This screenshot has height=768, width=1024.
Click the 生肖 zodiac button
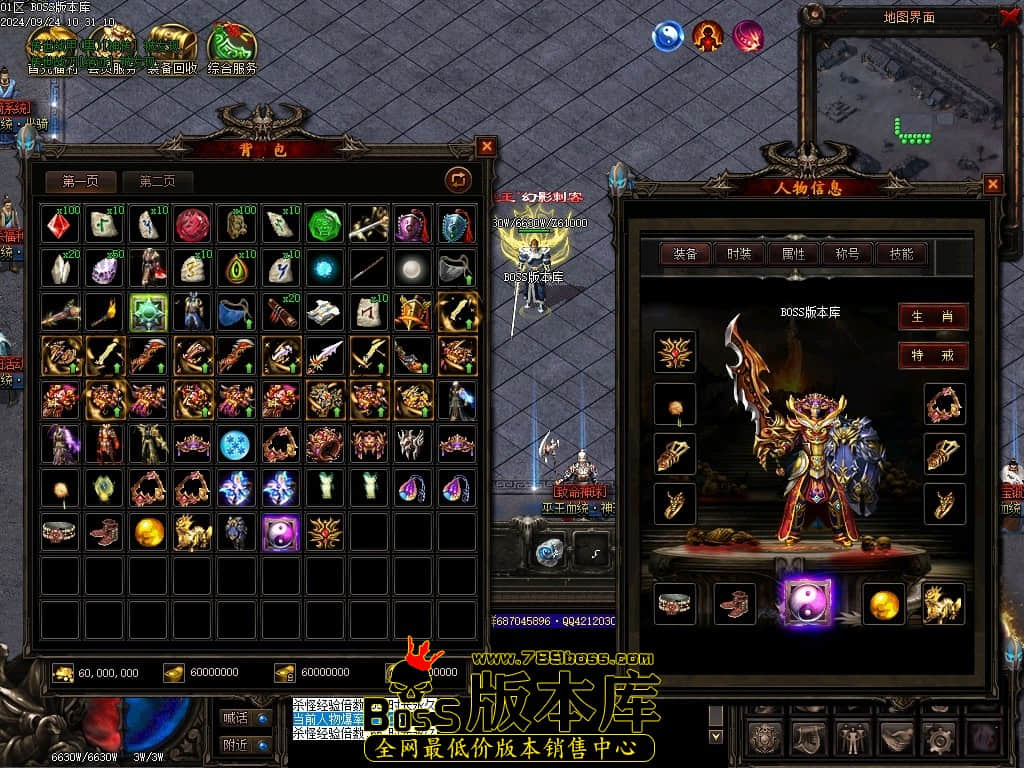coord(932,317)
